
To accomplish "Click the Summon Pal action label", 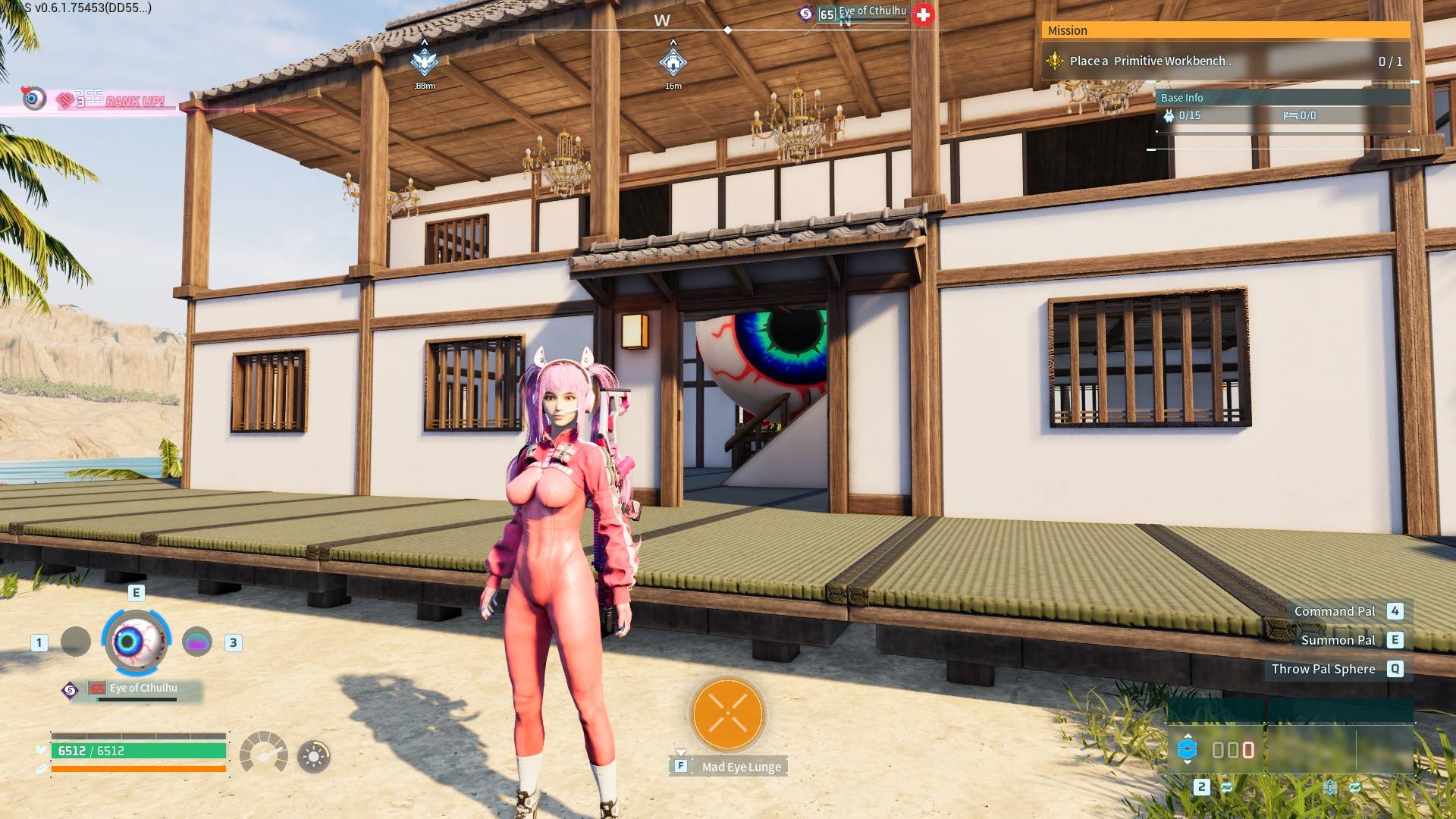I will 1338,639.
